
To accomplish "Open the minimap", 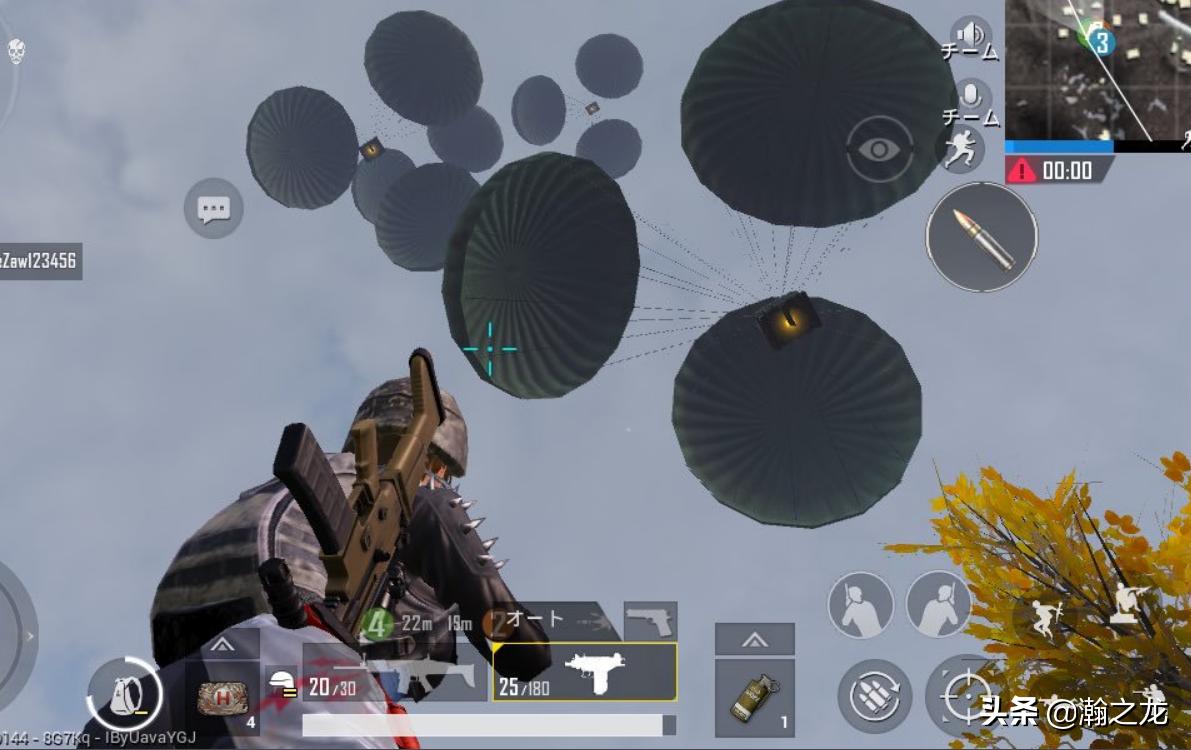I will pos(1097,70).
